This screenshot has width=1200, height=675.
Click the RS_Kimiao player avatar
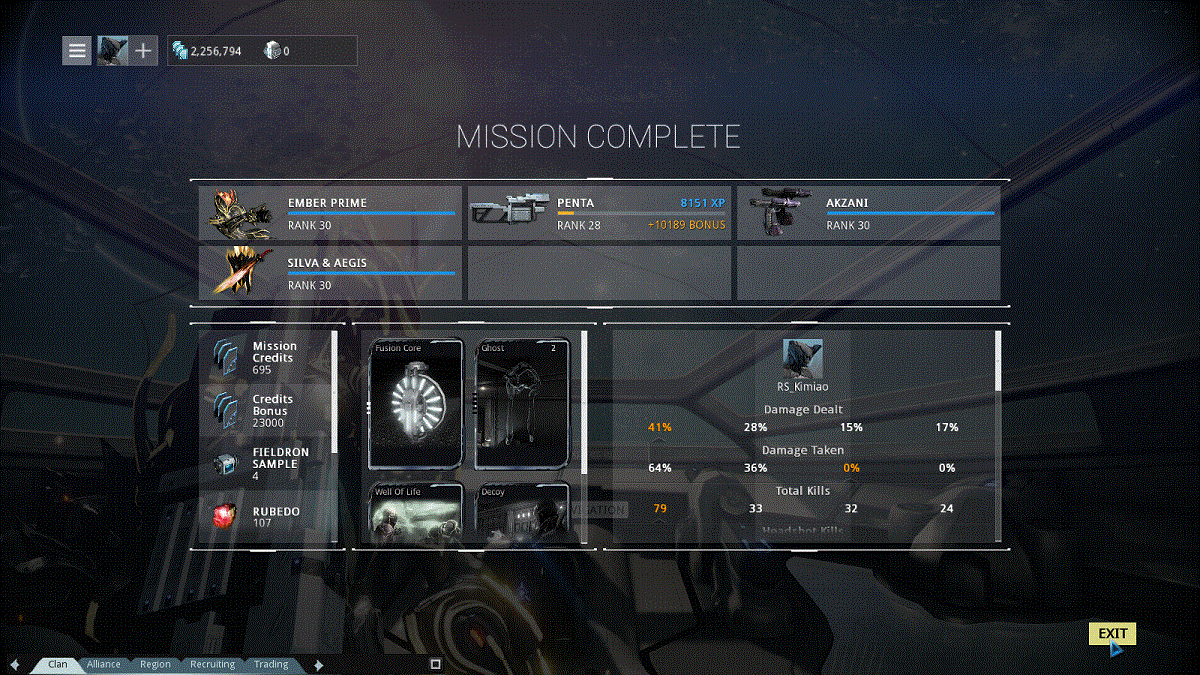click(802, 358)
